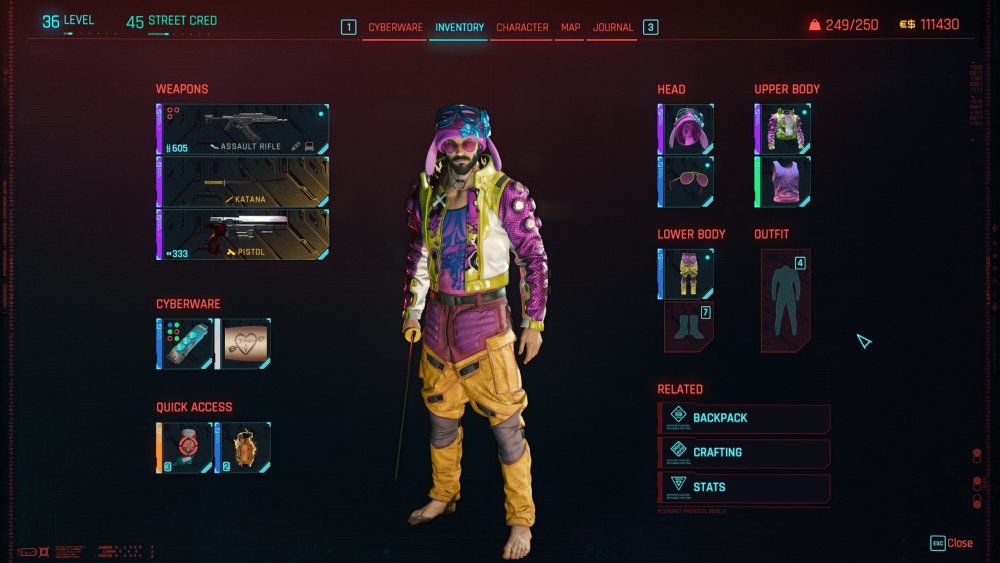
Task: Open the Character tab
Action: pos(522,27)
